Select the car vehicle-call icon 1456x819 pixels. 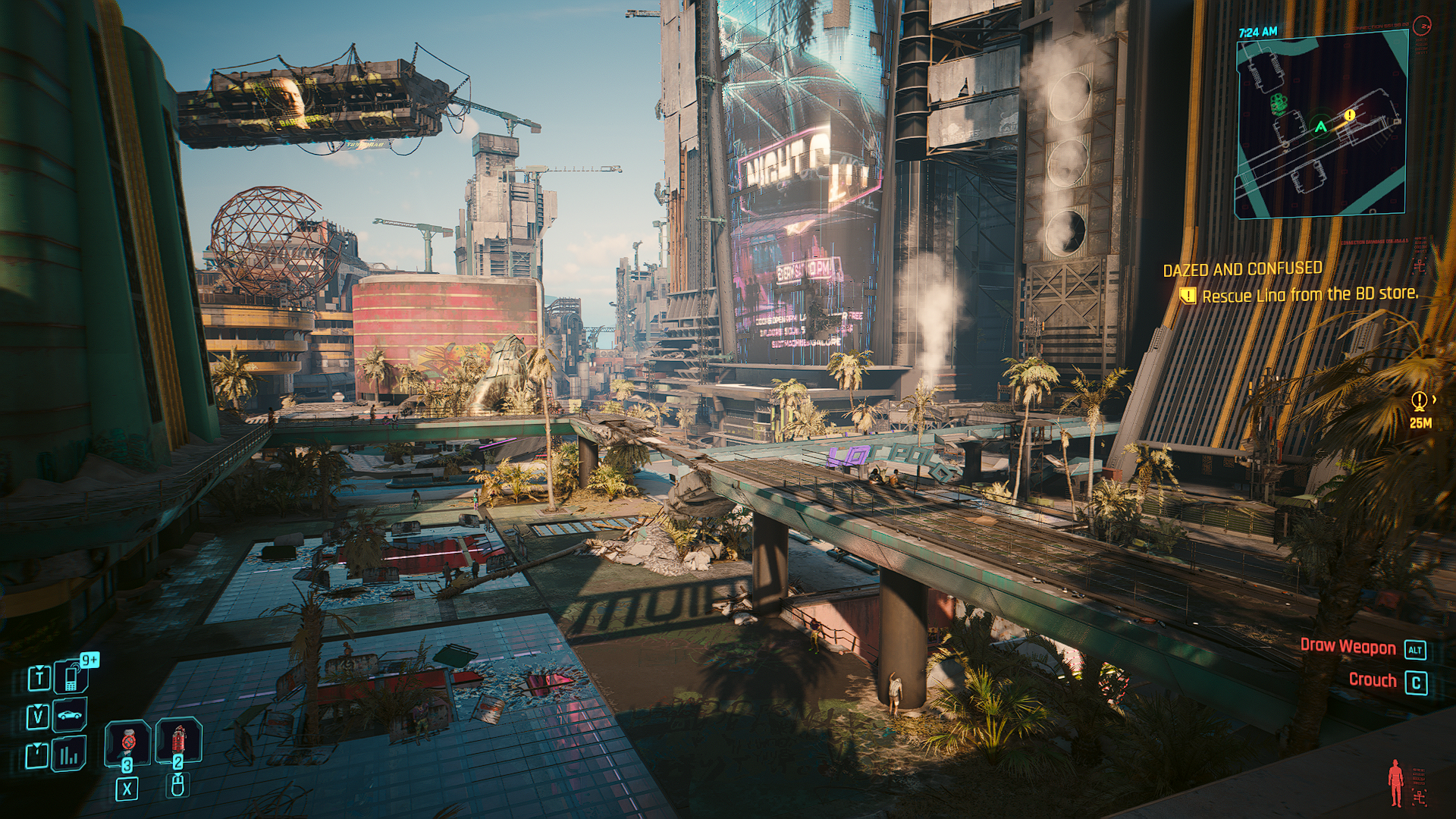click(70, 715)
